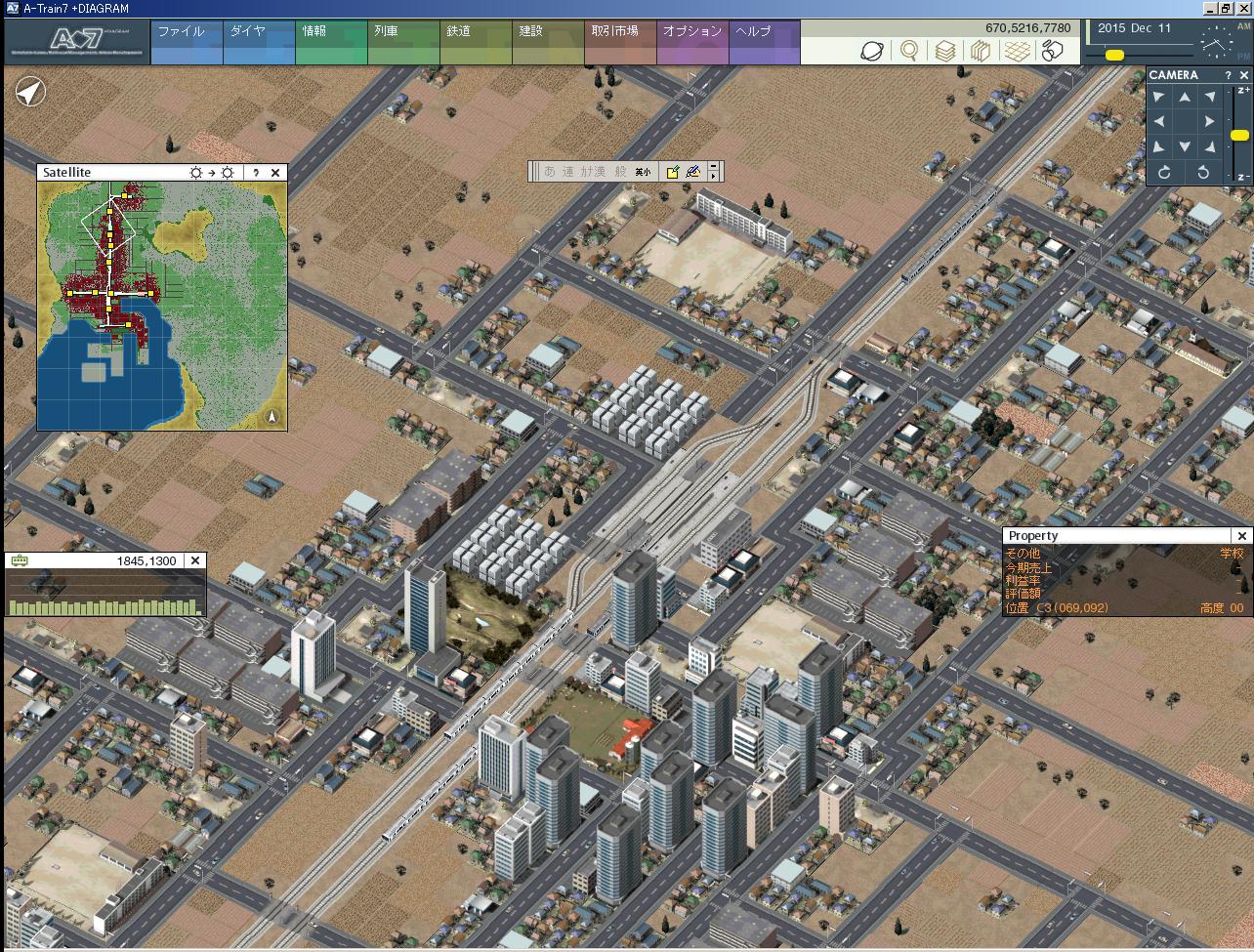Pan camera up with the top arrow
Screen dimensions: 1254x952
(1185, 97)
